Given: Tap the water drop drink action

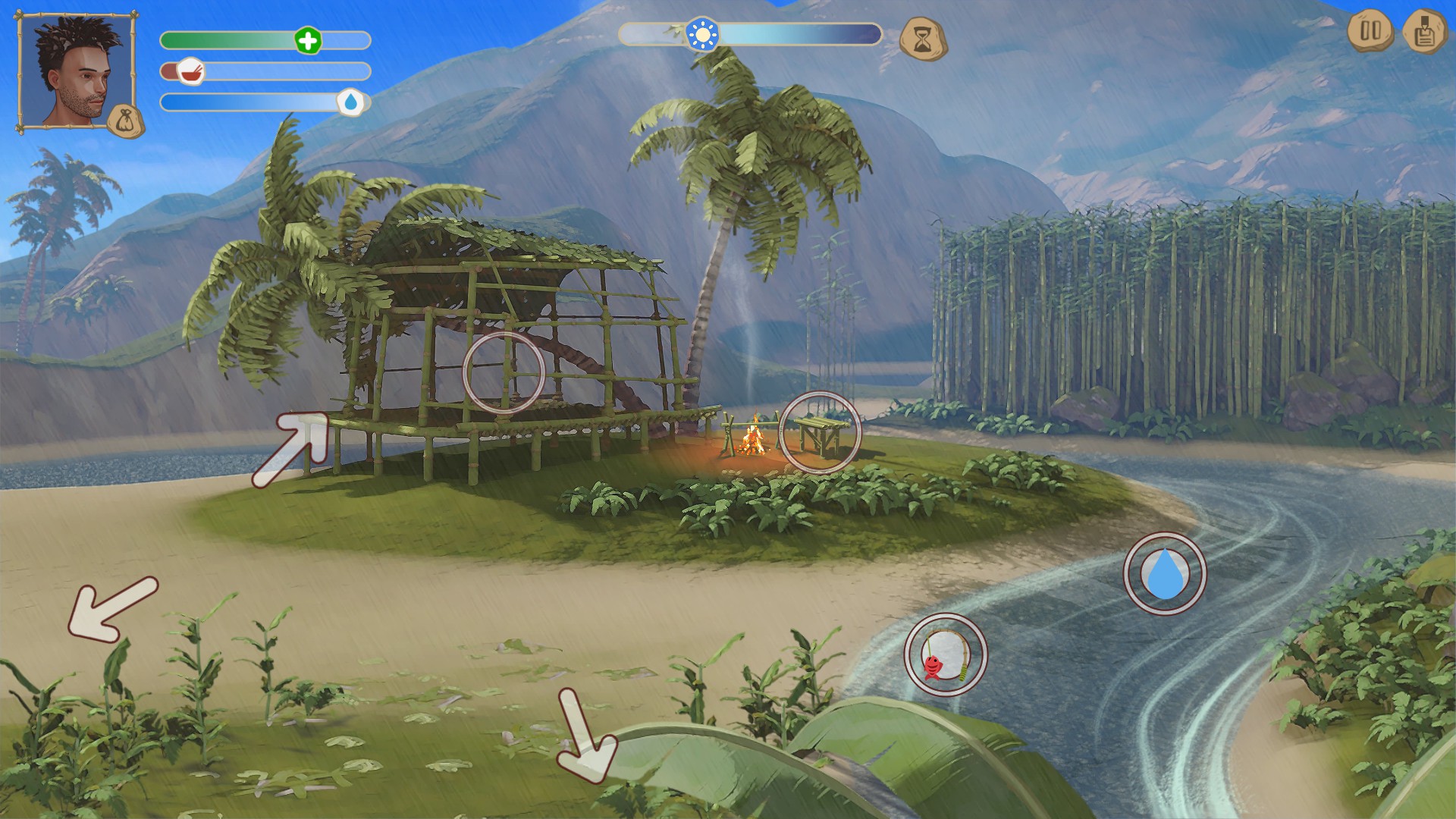Looking at the screenshot, I should tap(1164, 574).
